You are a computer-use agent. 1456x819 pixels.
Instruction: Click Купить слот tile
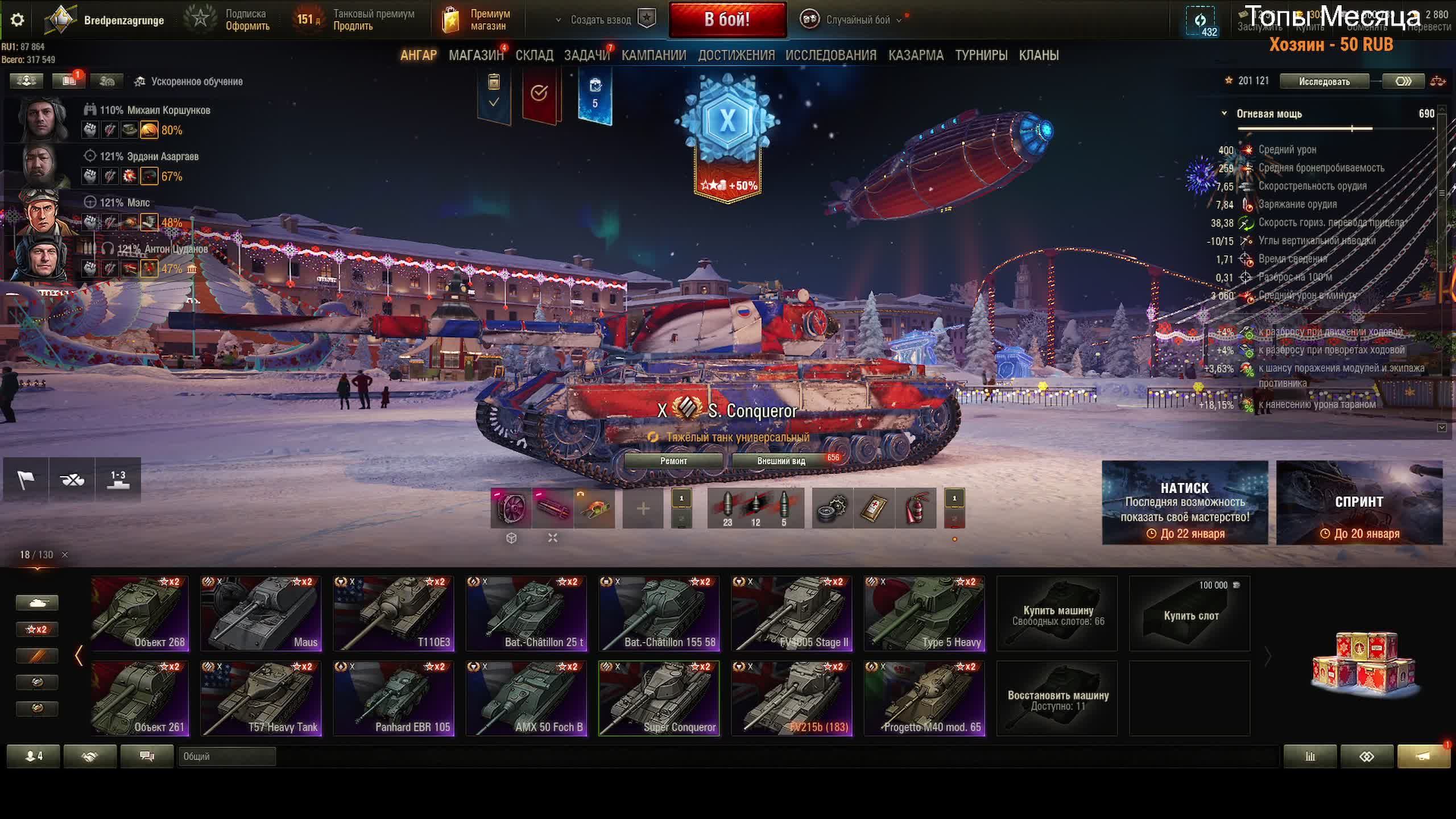(1190, 613)
